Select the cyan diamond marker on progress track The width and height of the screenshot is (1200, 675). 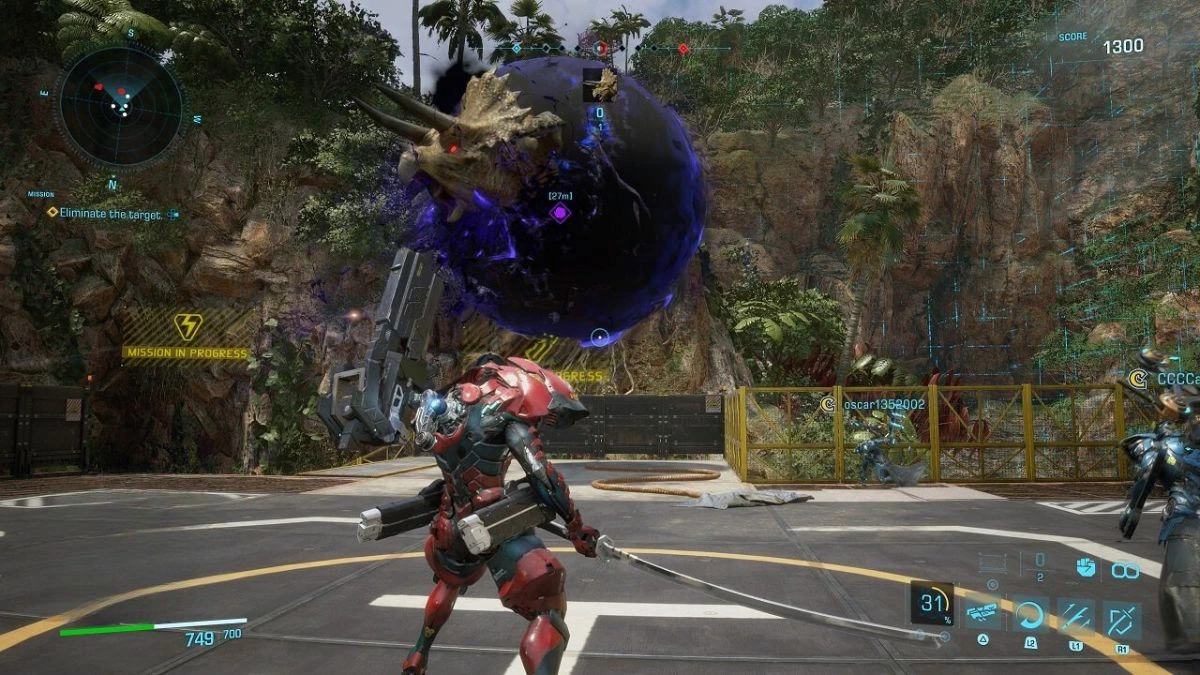pos(516,48)
